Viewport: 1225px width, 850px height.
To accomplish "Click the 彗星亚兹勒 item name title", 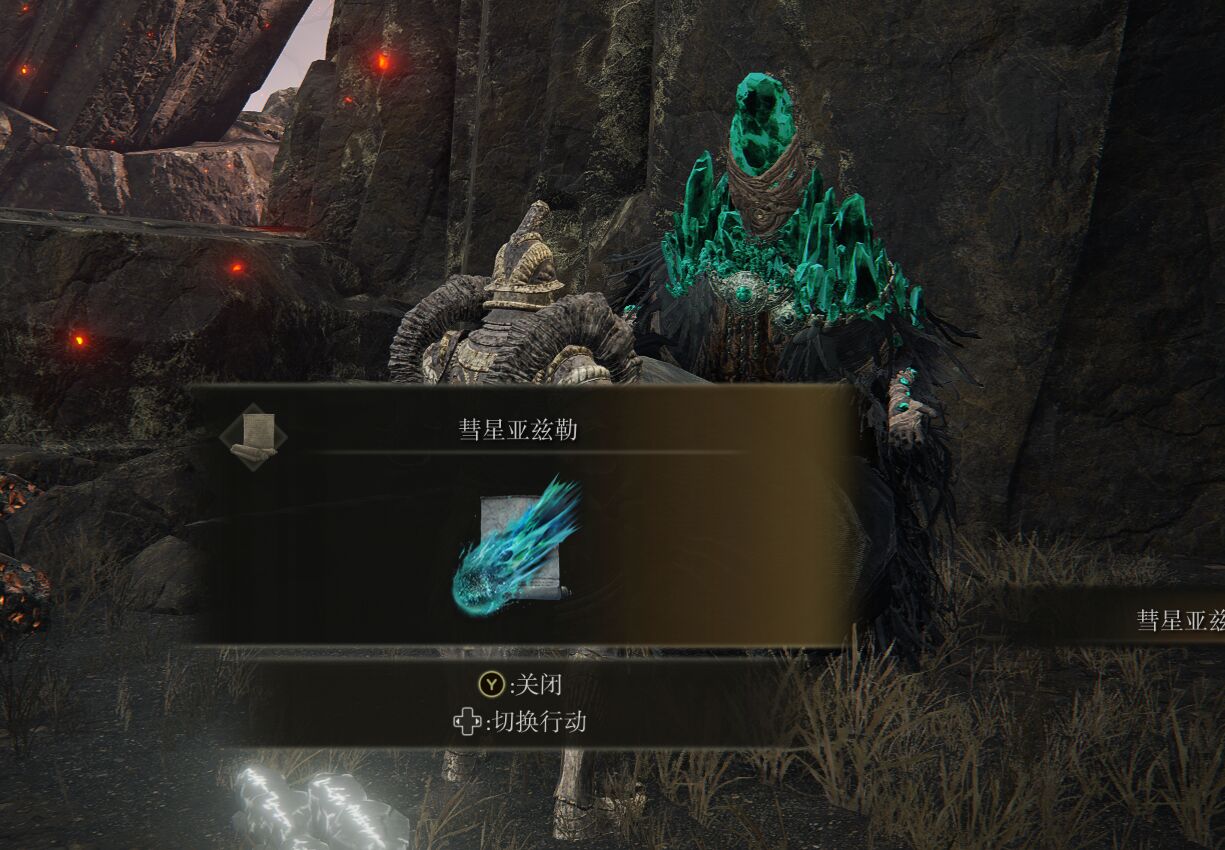I will (518, 432).
